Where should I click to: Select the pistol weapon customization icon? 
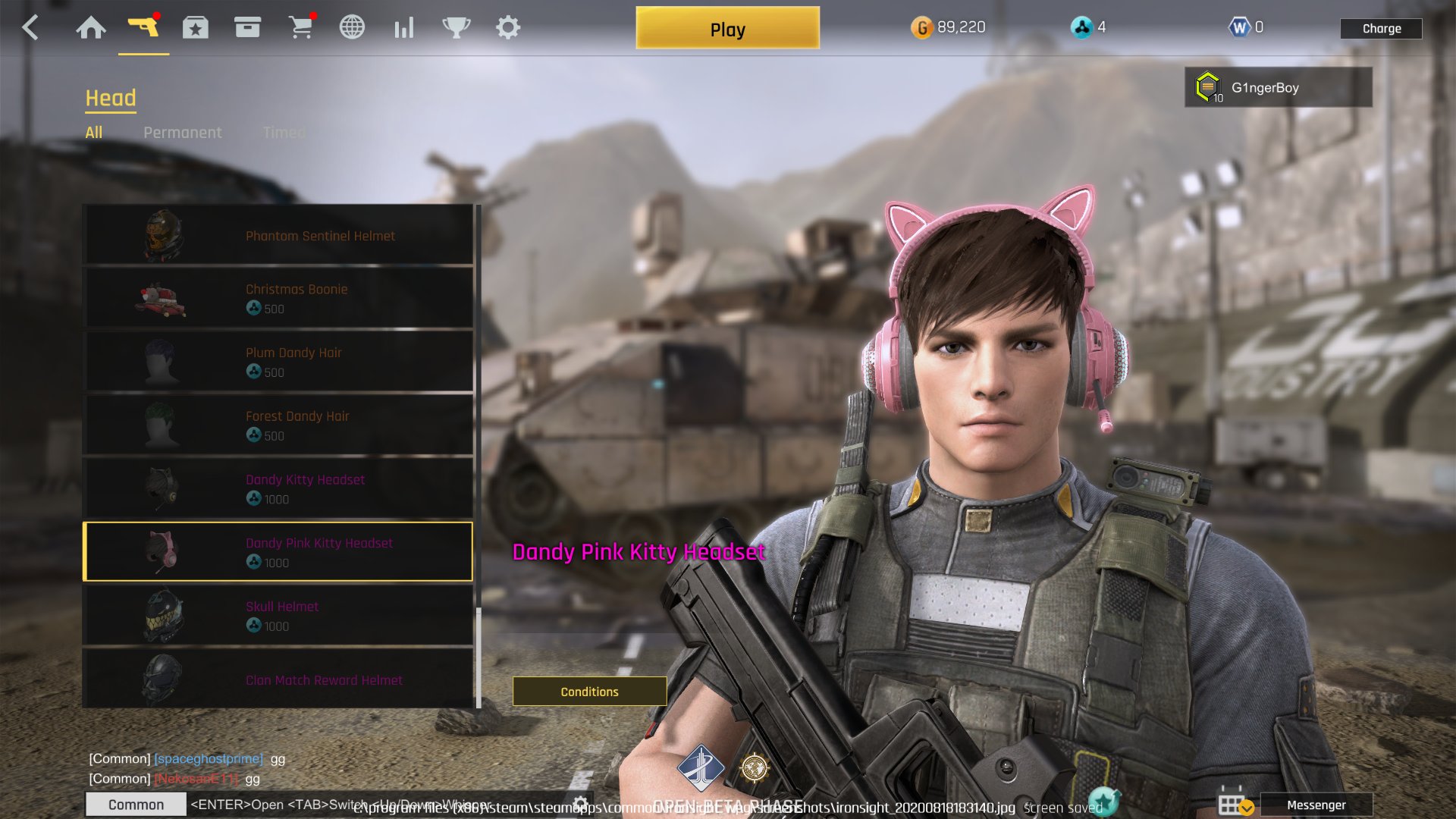(145, 27)
